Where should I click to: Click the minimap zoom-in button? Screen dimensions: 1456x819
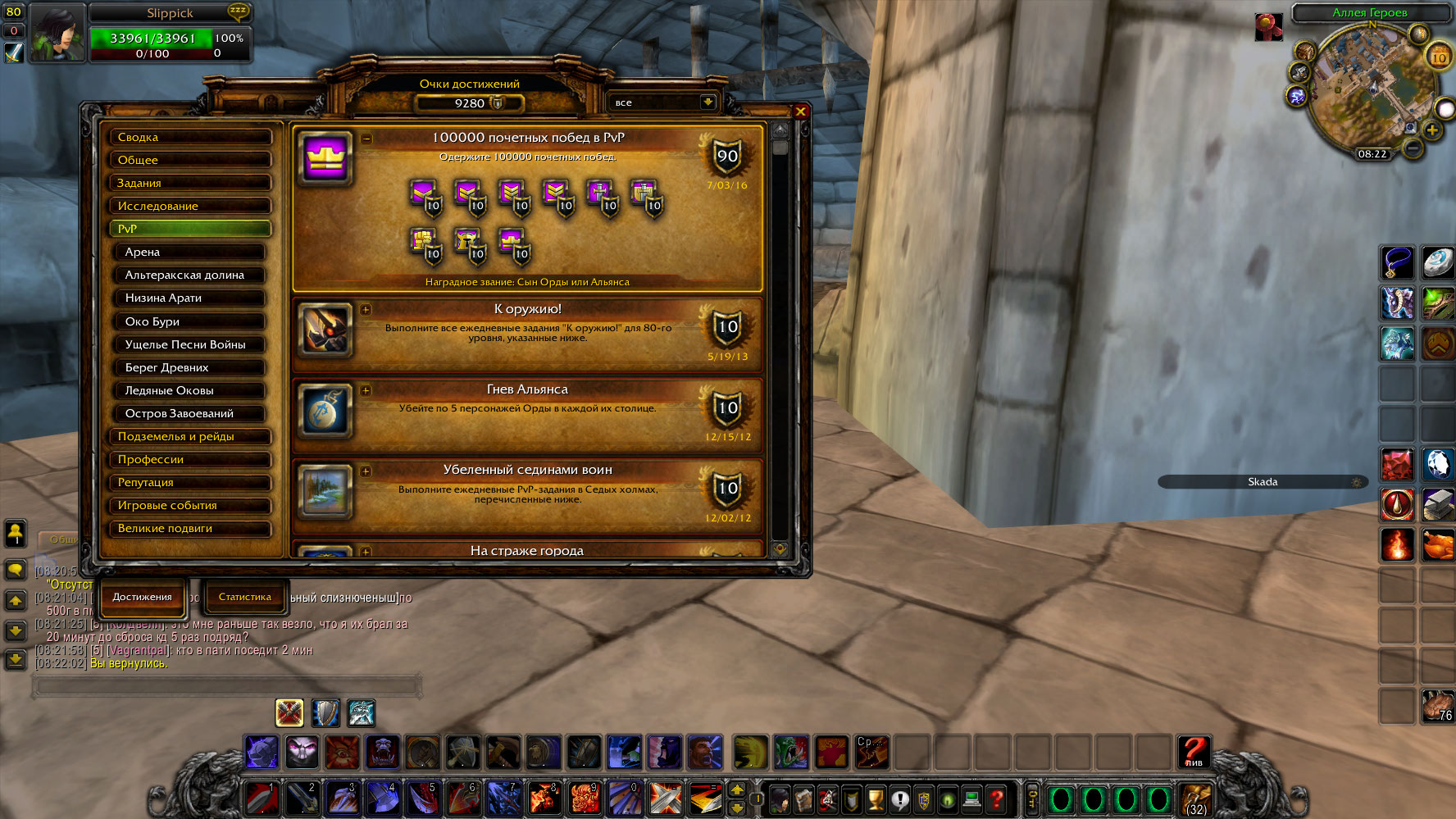click(x=1432, y=130)
